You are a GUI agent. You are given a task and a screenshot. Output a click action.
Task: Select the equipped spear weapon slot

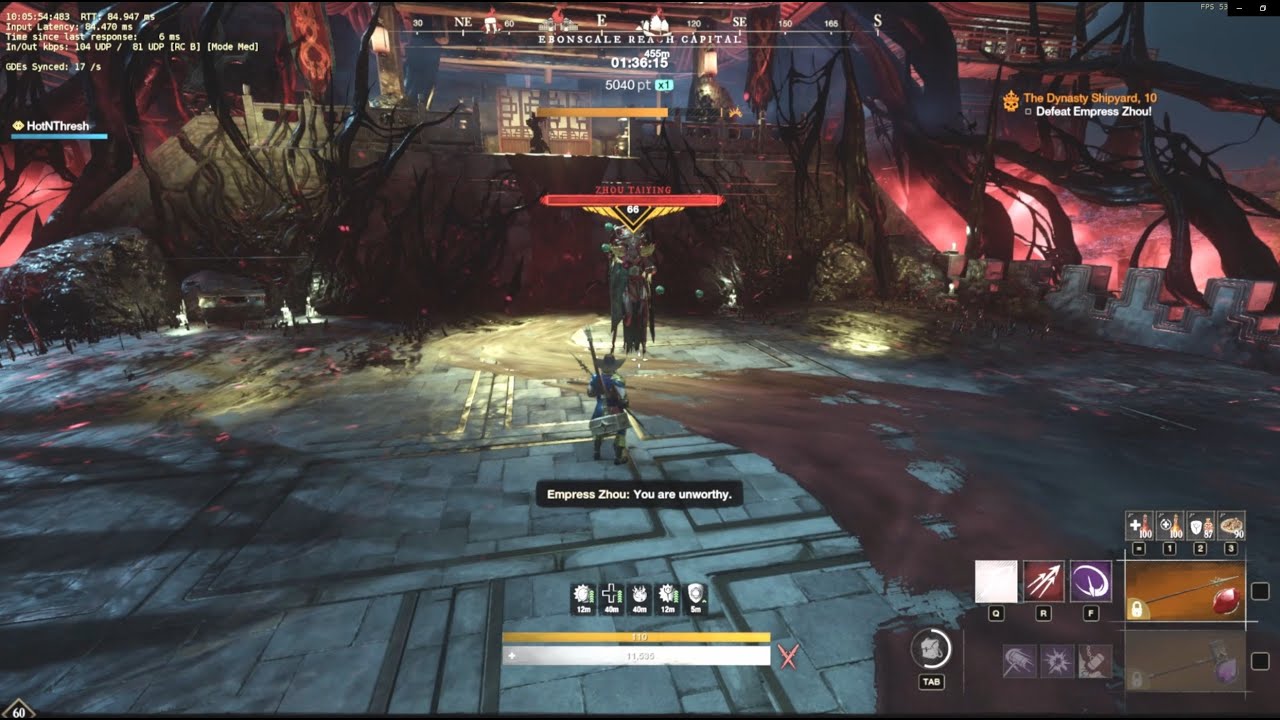[1186, 594]
